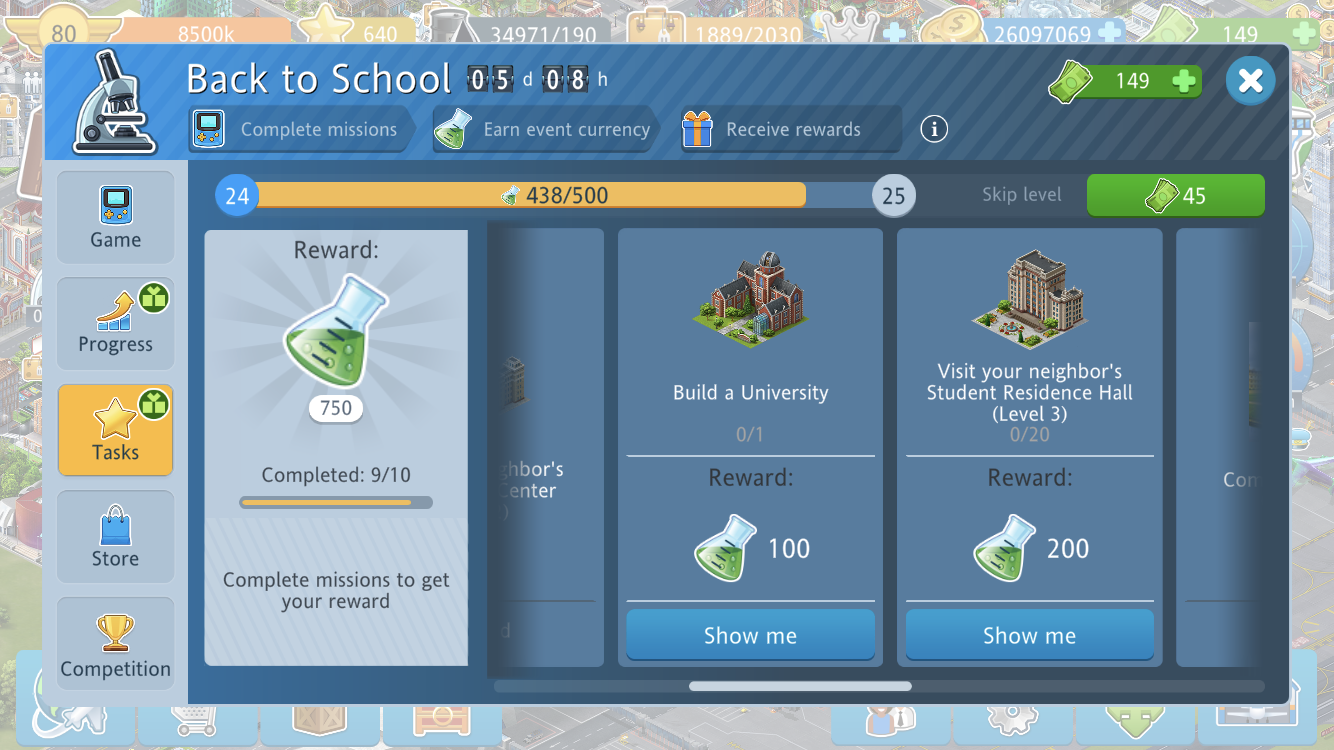This screenshot has width=1334, height=750.
Task: Open the event info icon
Action: coord(934,129)
